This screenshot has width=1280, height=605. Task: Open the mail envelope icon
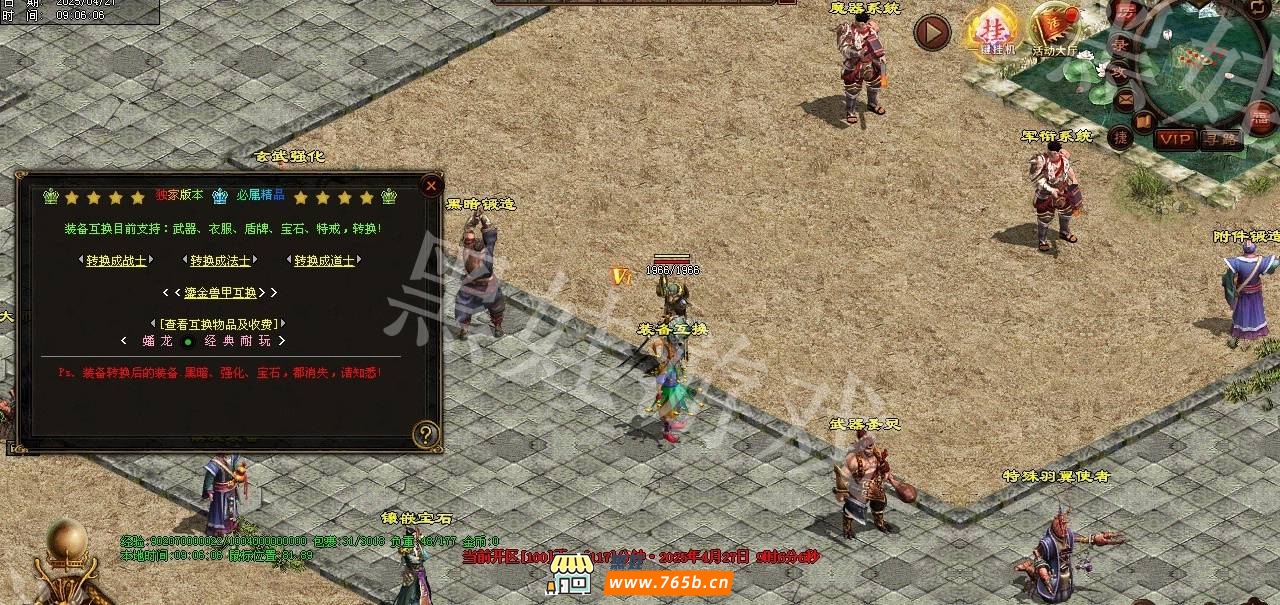pyautogui.click(x=1125, y=98)
